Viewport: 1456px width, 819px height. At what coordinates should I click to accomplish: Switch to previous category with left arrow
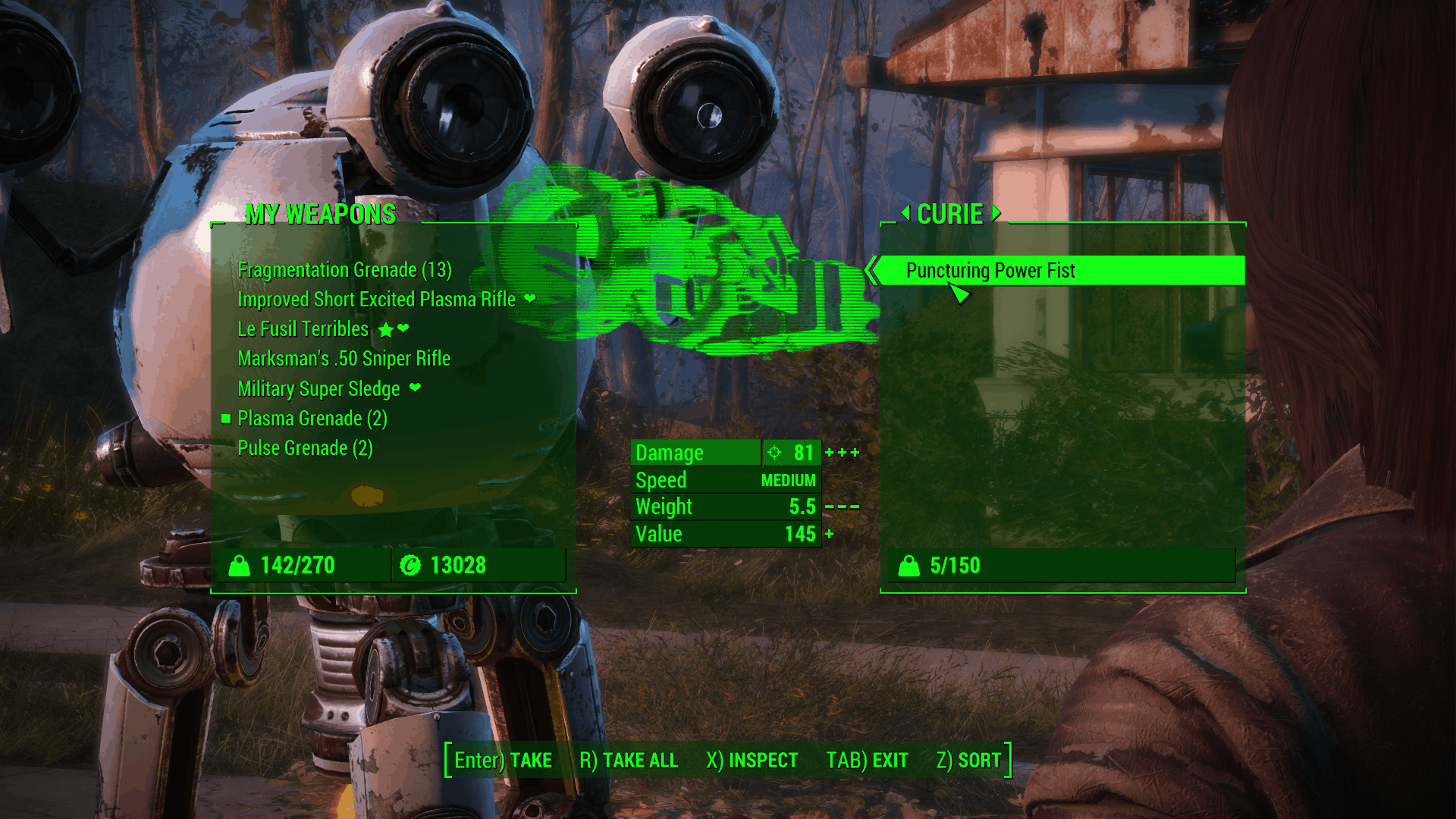(x=905, y=213)
